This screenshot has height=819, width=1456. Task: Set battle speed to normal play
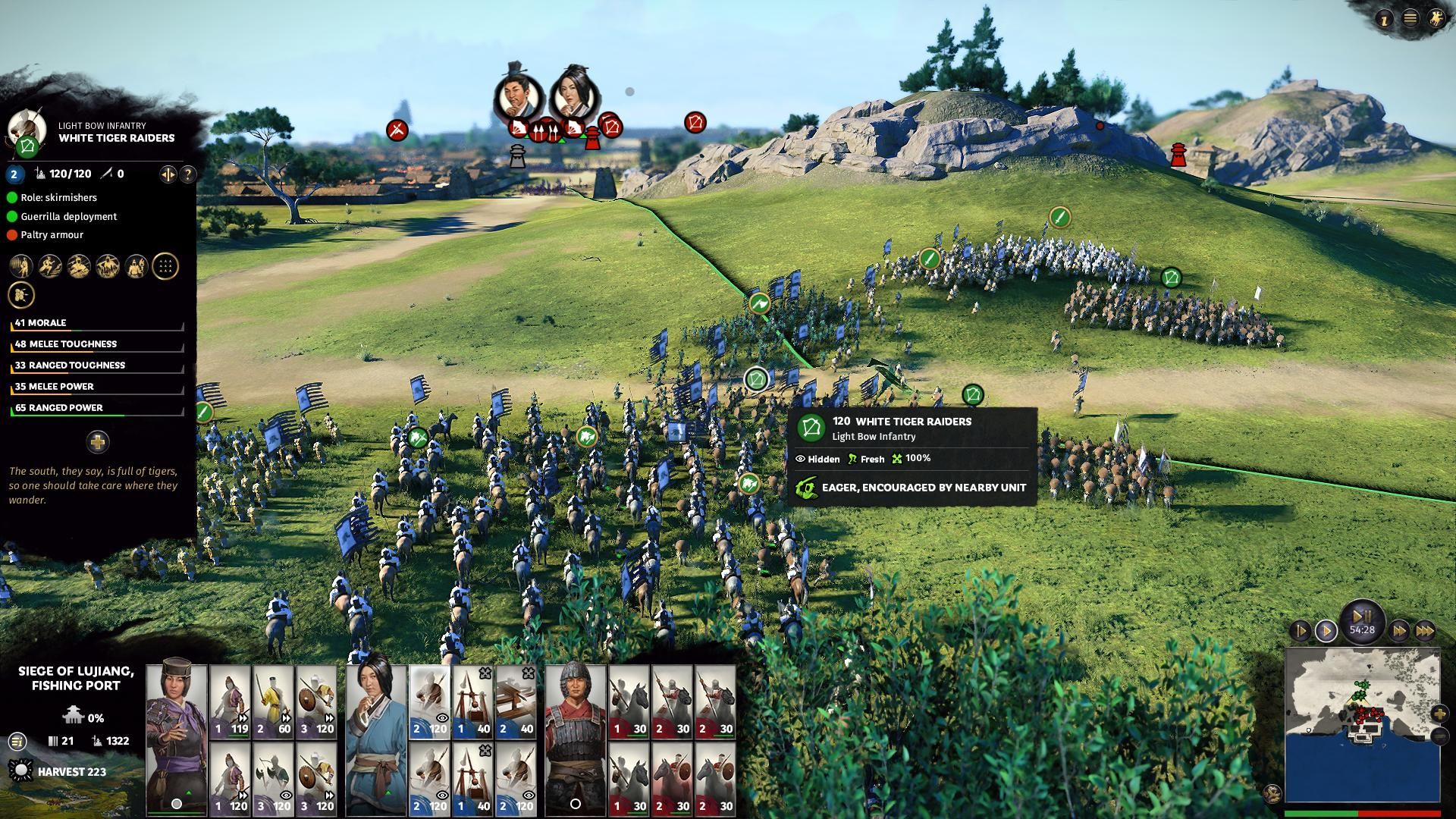coord(1326,630)
